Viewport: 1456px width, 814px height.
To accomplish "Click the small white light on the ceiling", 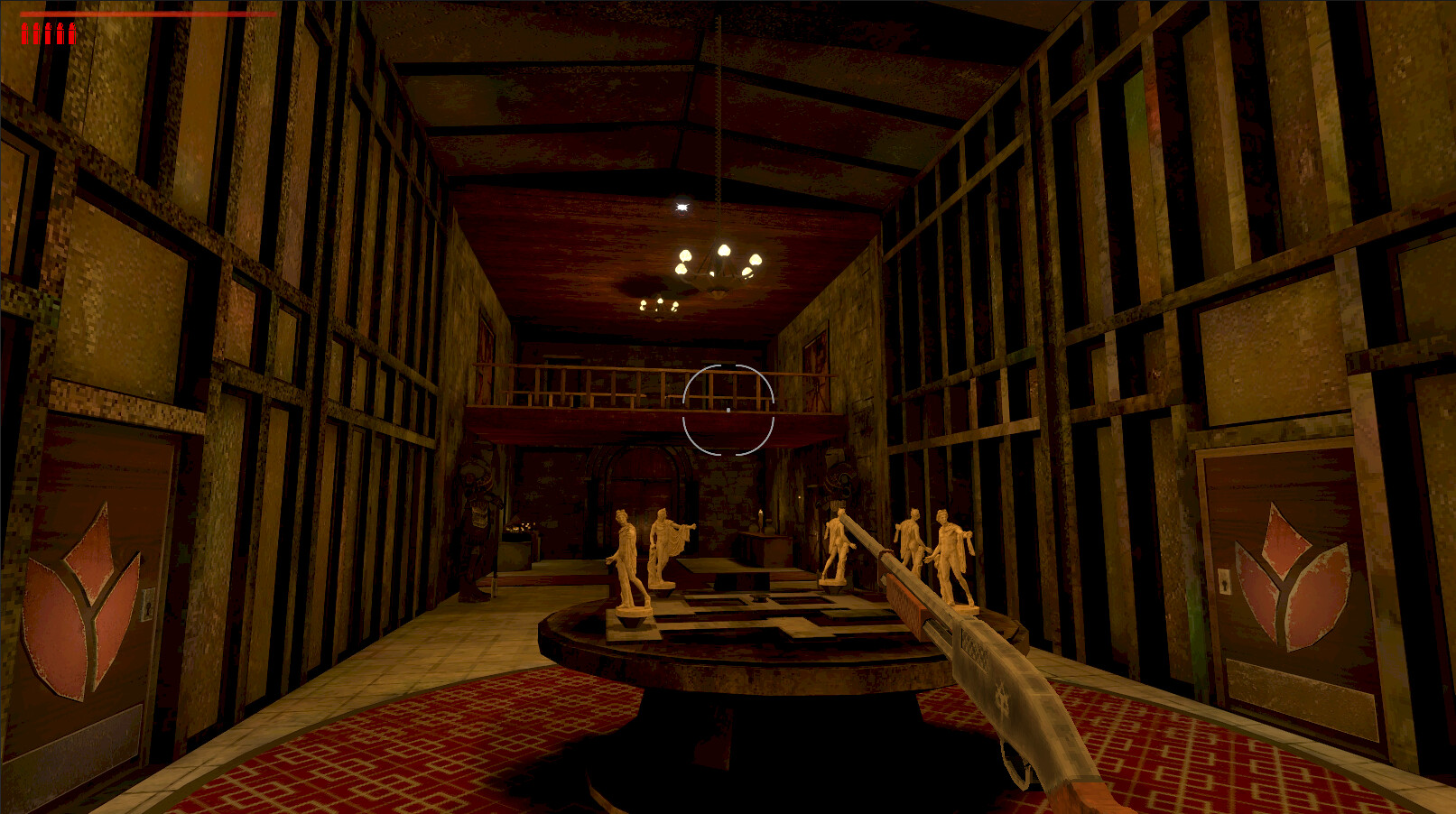I will [683, 206].
